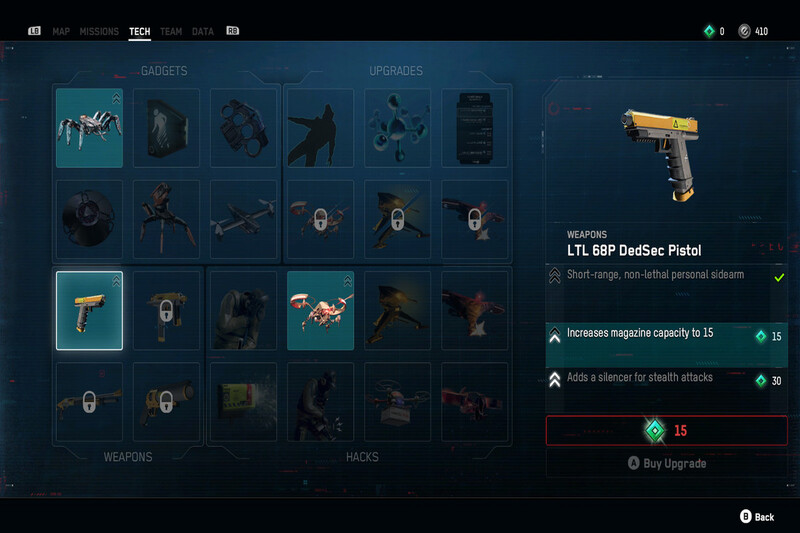Select the highlighted red drone hack
The width and height of the screenshot is (800, 533).
[320, 310]
